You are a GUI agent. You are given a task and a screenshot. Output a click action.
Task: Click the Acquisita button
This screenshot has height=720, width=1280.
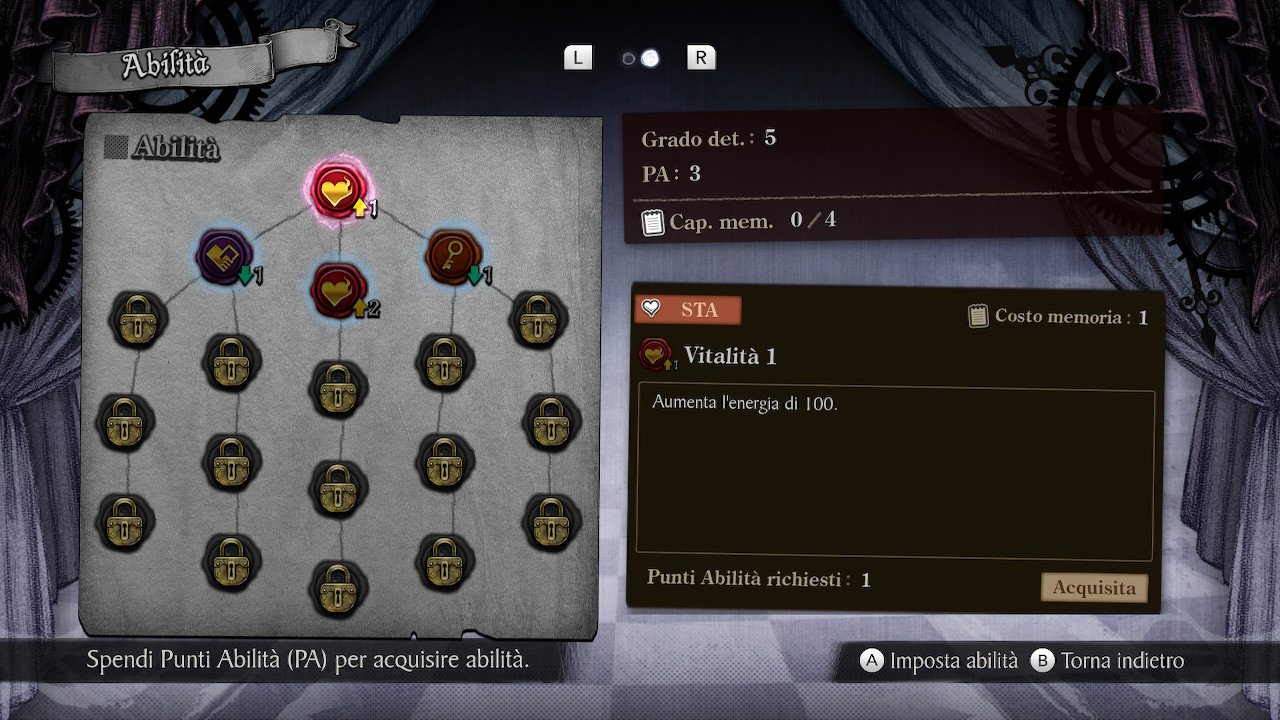click(x=1094, y=587)
